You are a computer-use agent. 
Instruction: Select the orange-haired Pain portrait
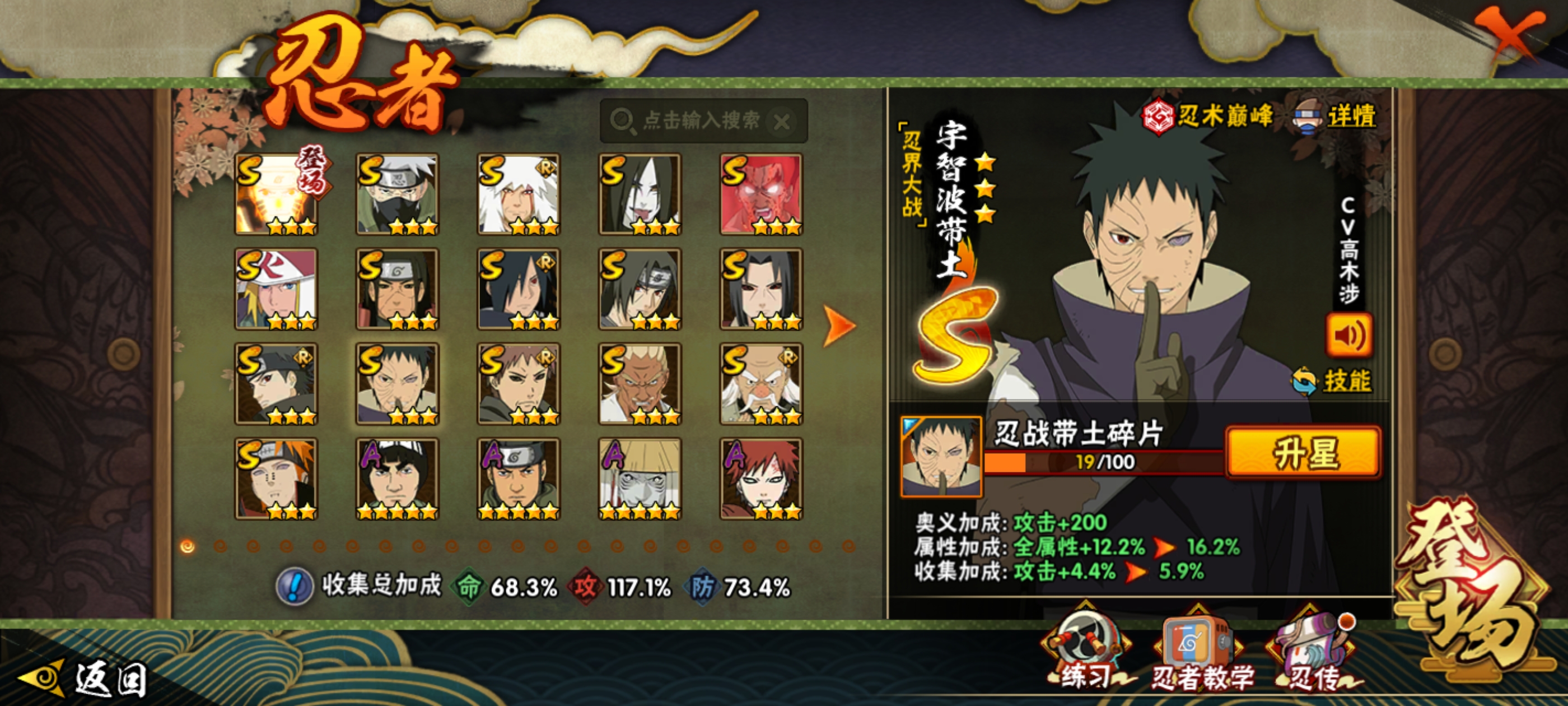276,479
